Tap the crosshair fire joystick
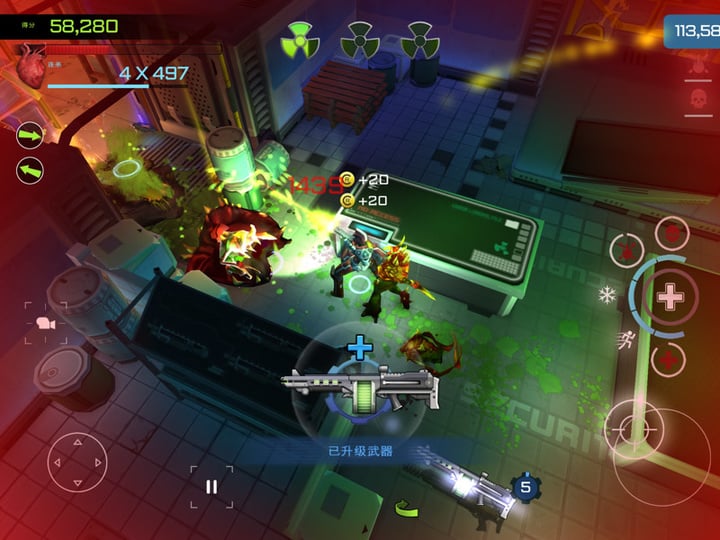The width and height of the screenshot is (720, 540). (634, 430)
